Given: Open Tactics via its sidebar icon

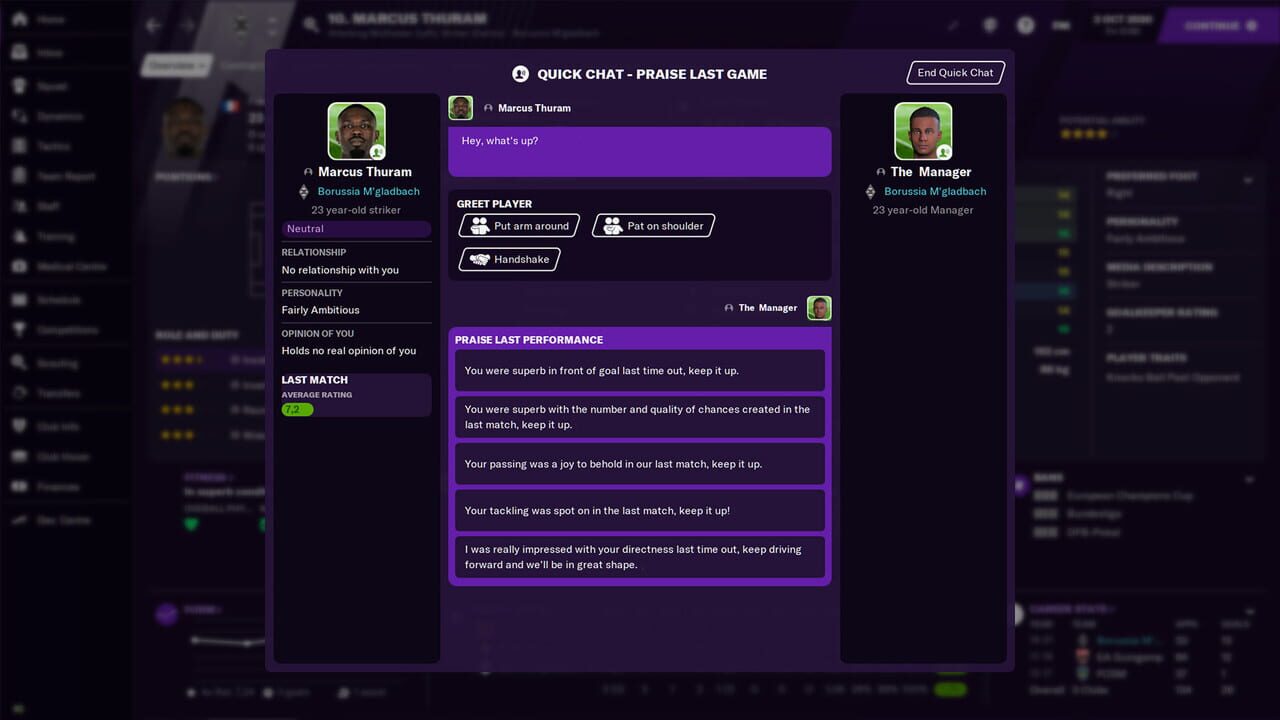Looking at the screenshot, I should click(22, 146).
